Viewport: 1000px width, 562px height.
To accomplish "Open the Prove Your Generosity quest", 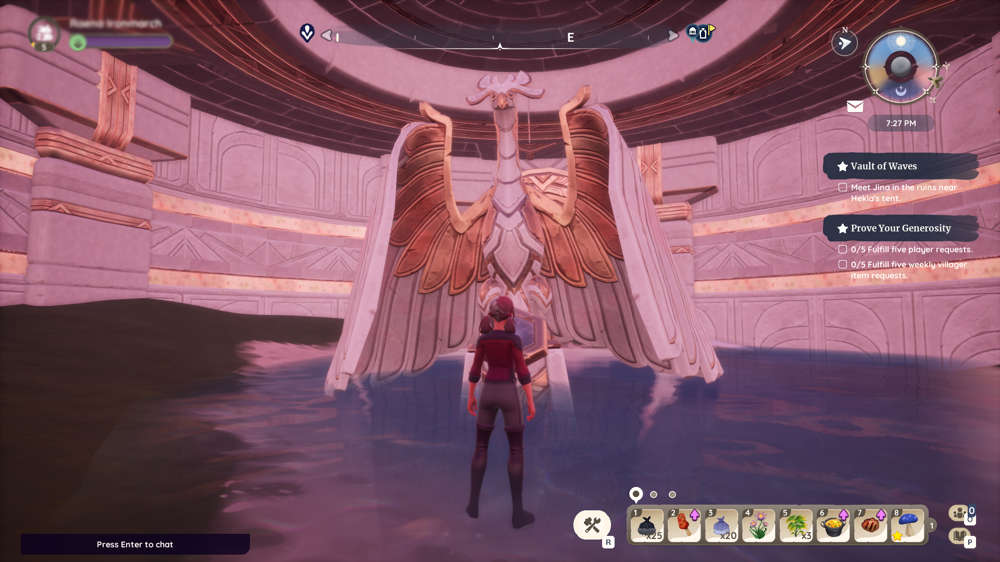I will pyautogui.click(x=900, y=228).
